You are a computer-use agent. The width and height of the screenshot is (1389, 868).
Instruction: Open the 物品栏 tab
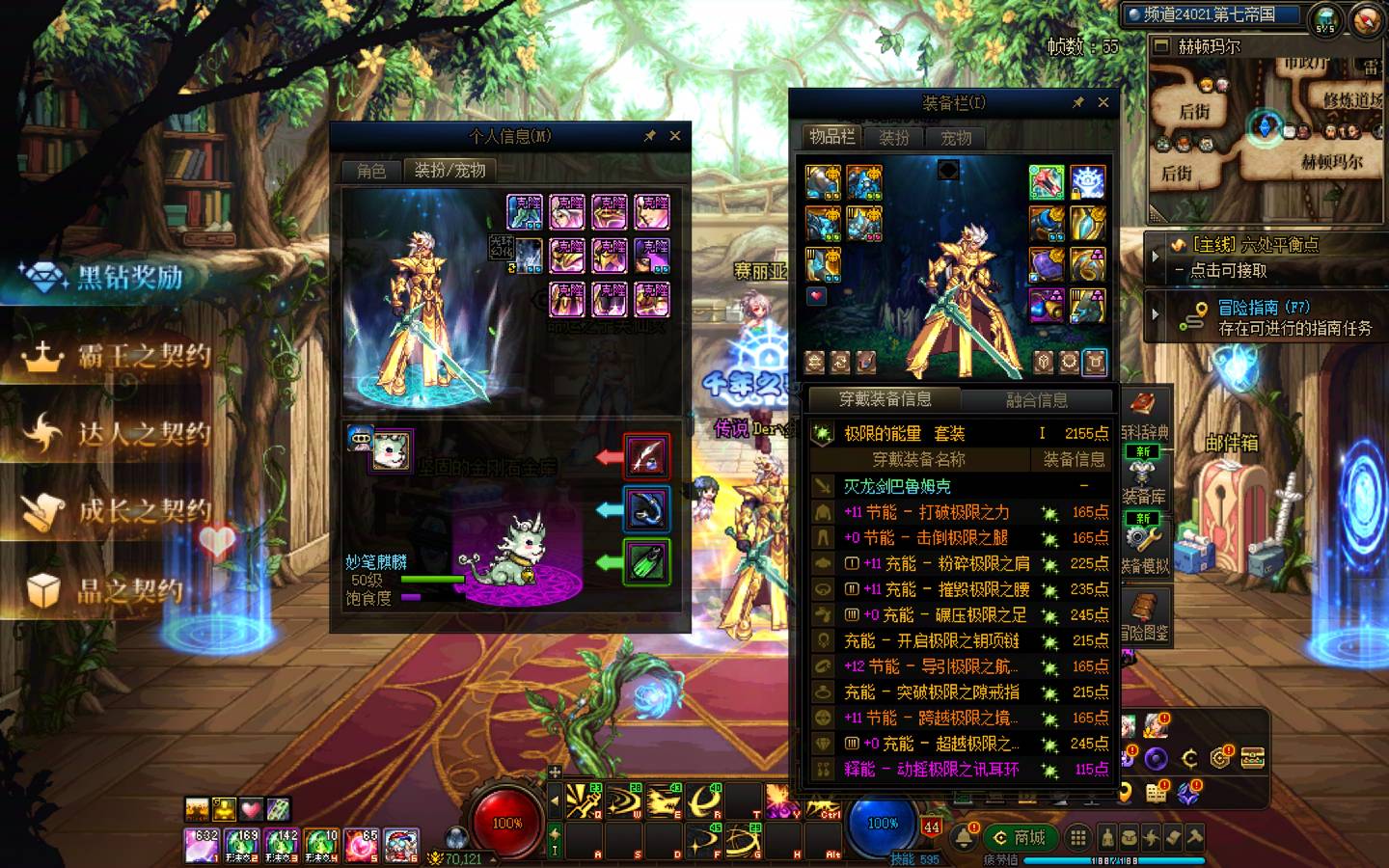pos(831,137)
